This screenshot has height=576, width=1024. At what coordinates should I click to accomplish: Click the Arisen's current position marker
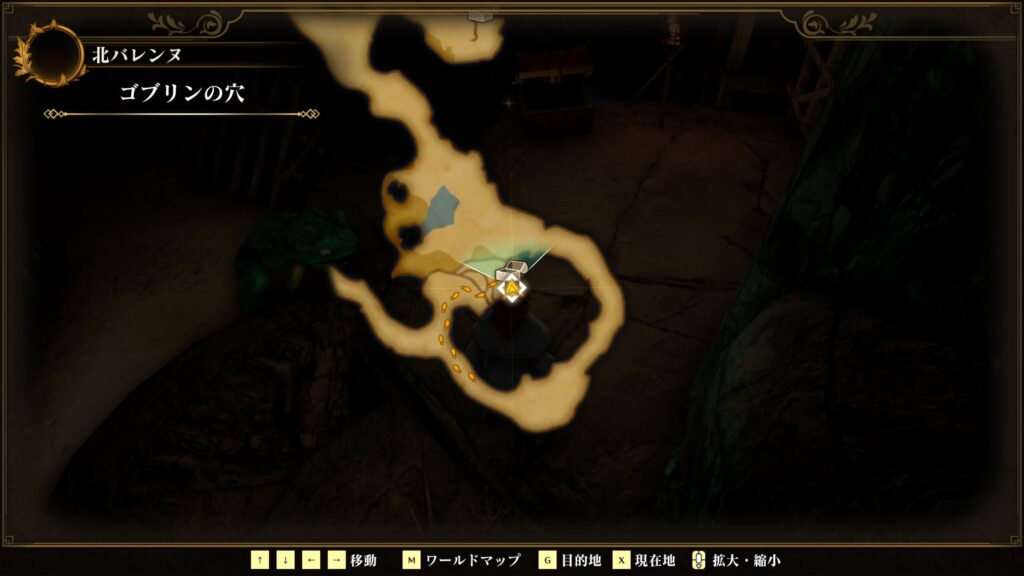(x=512, y=290)
